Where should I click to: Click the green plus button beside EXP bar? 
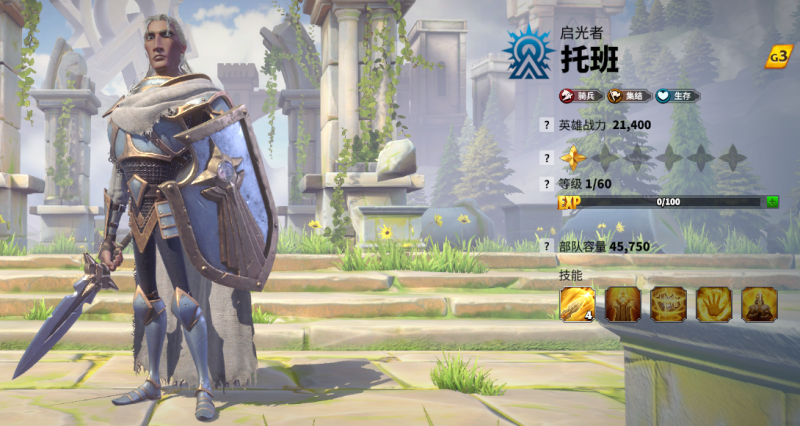772,201
